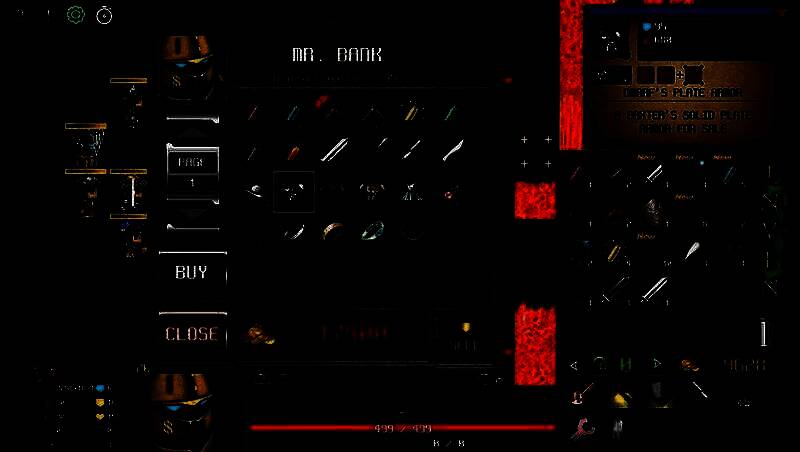Close the Mr. Bank shop window

click(x=191, y=333)
